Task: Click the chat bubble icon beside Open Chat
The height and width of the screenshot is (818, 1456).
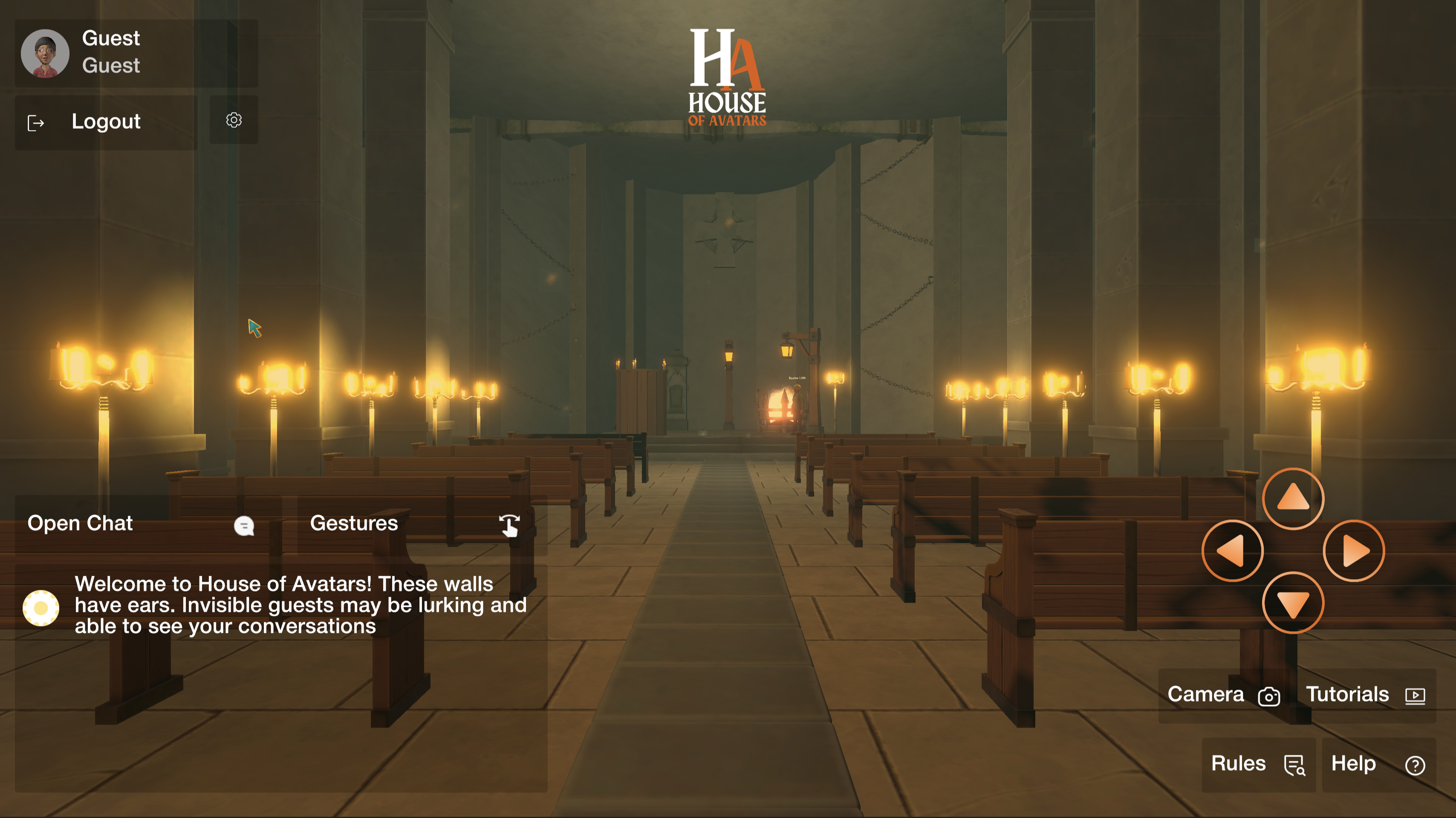Action: [245, 525]
